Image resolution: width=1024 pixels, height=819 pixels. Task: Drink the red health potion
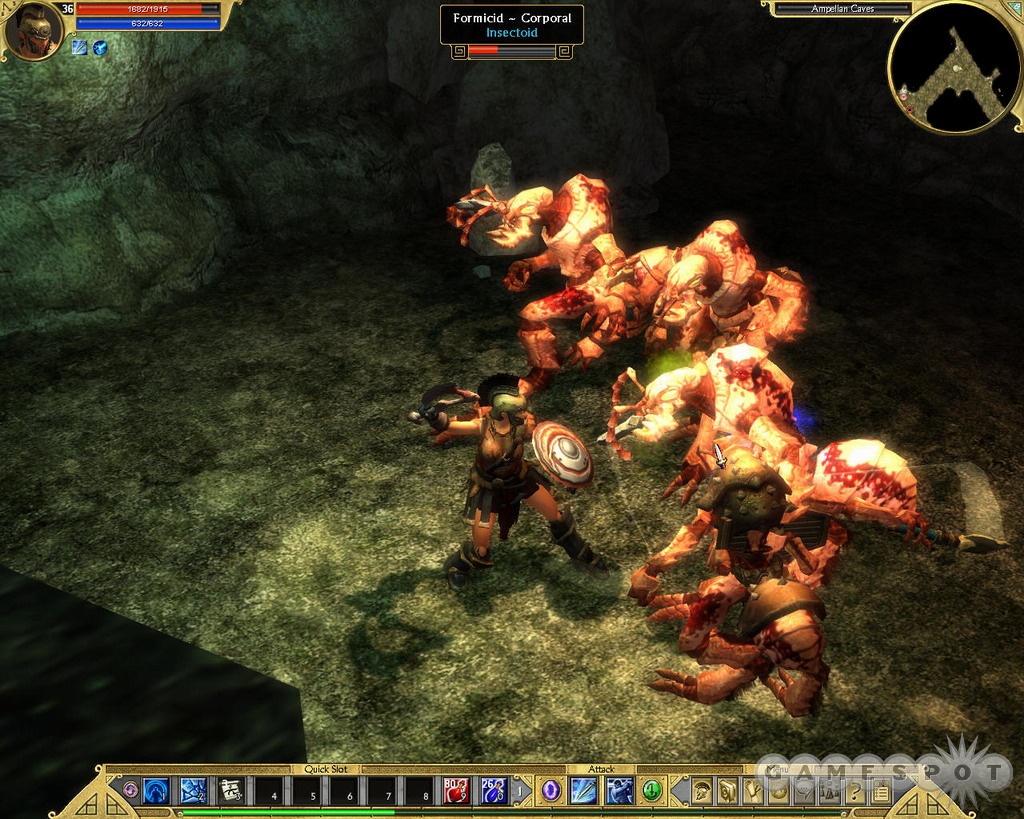coord(456,791)
